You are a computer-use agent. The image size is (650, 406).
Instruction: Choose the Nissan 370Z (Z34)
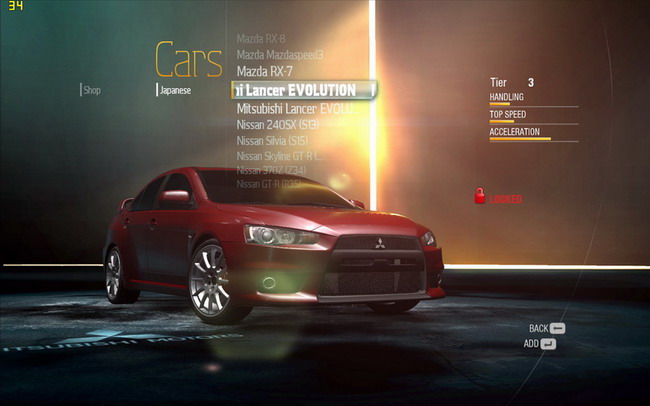click(273, 170)
